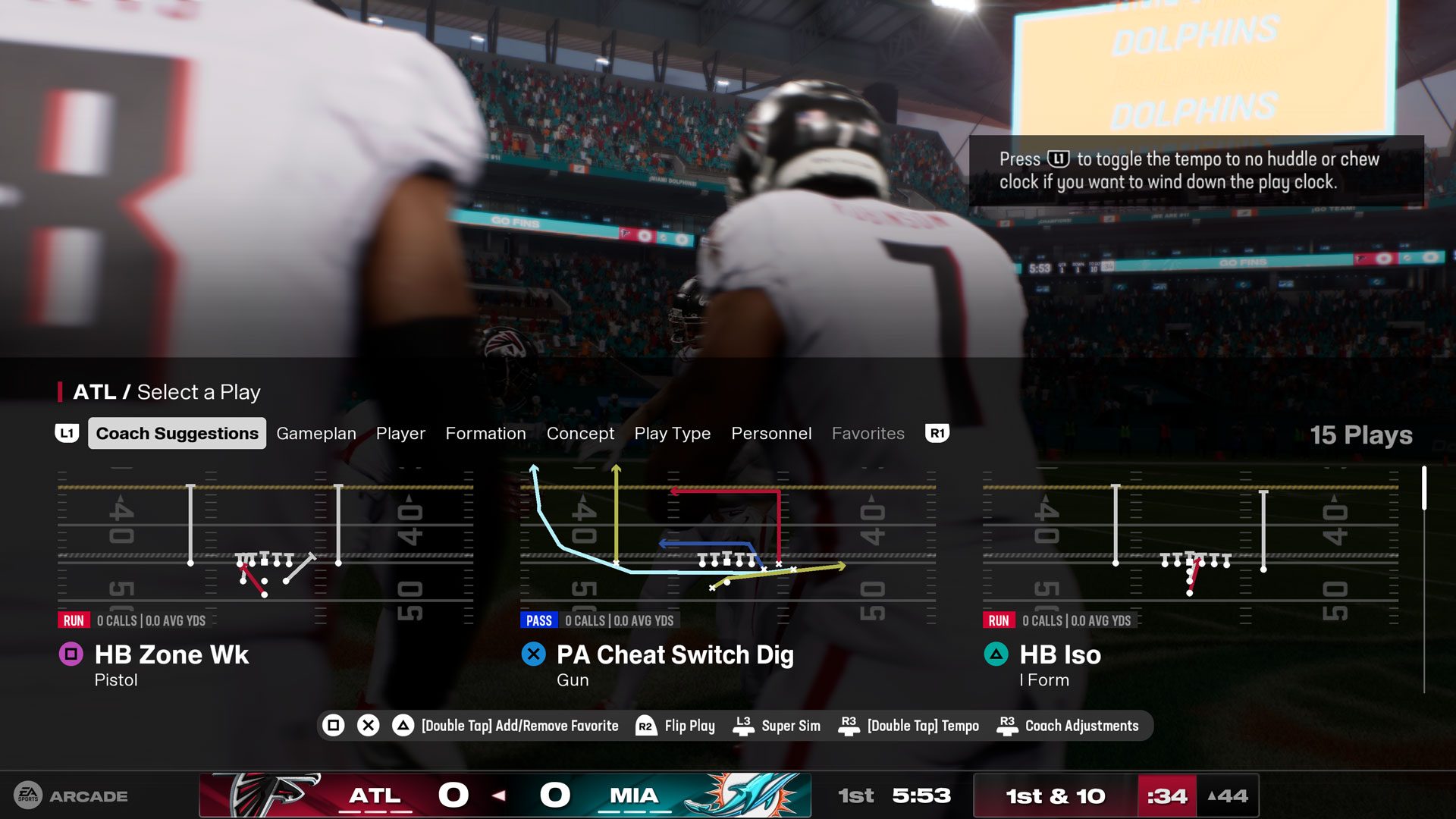The height and width of the screenshot is (819, 1456).
Task: Expand the Gameplan category
Action: click(x=316, y=433)
